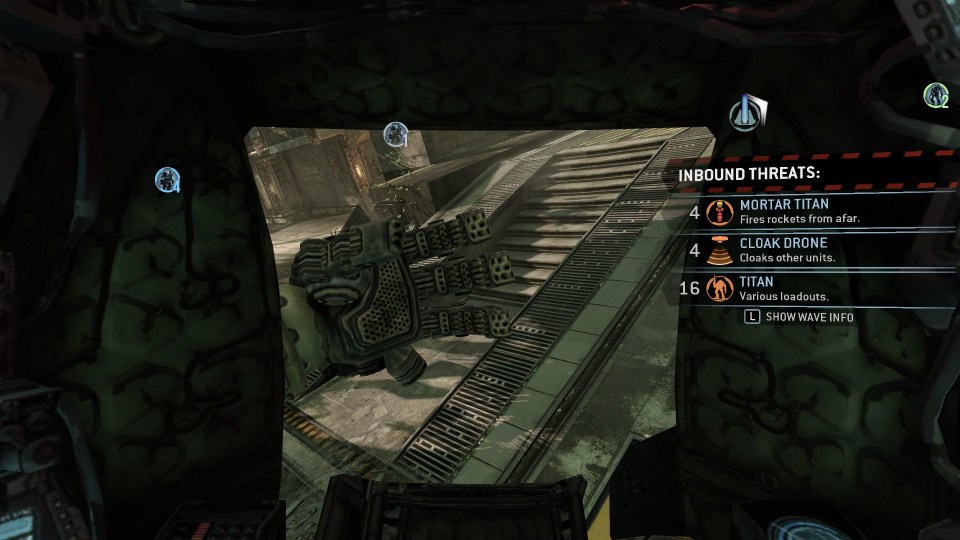The height and width of the screenshot is (540, 960).
Task: Choose the Titan various loadouts entry
Action: (x=785, y=289)
